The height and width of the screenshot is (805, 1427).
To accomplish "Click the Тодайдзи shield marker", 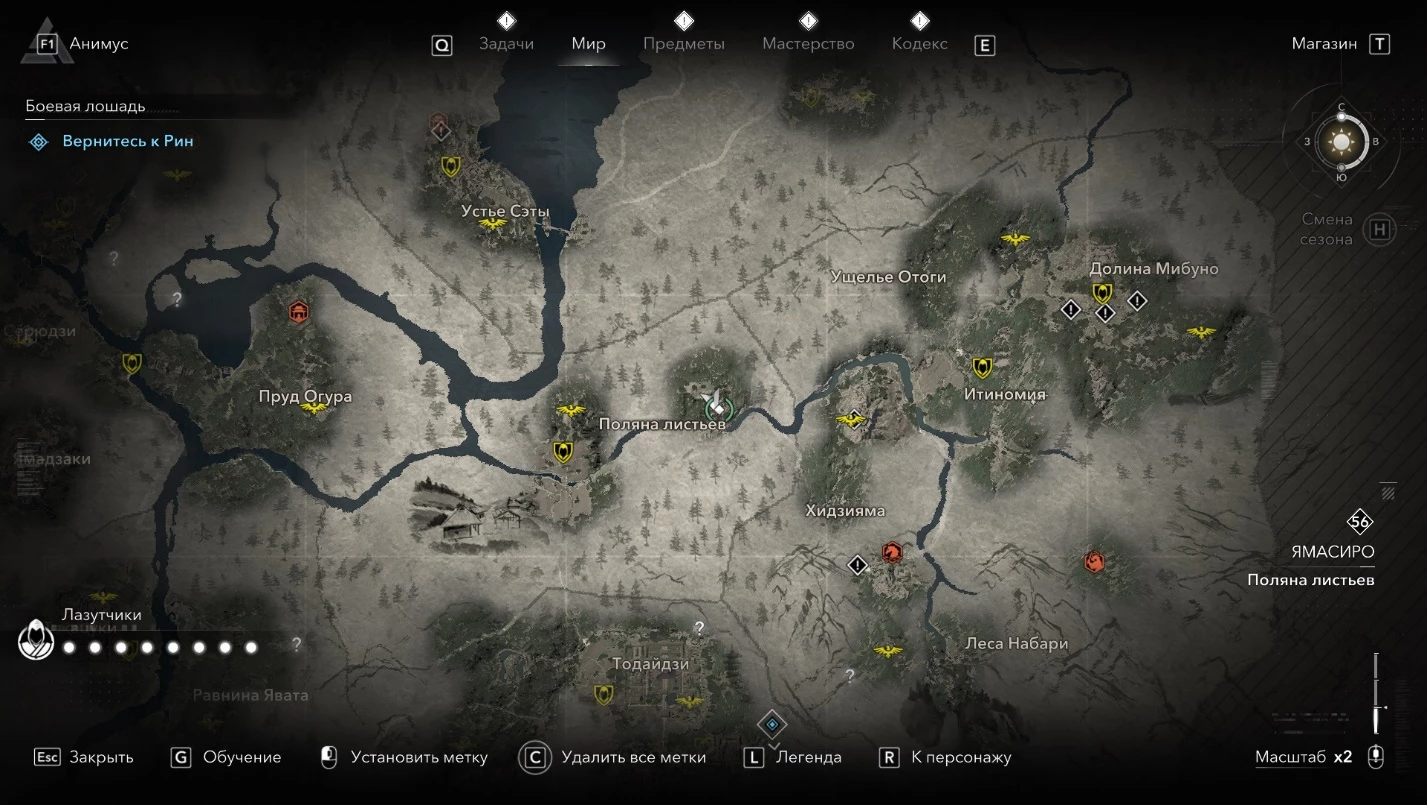I will pos(603,693).
